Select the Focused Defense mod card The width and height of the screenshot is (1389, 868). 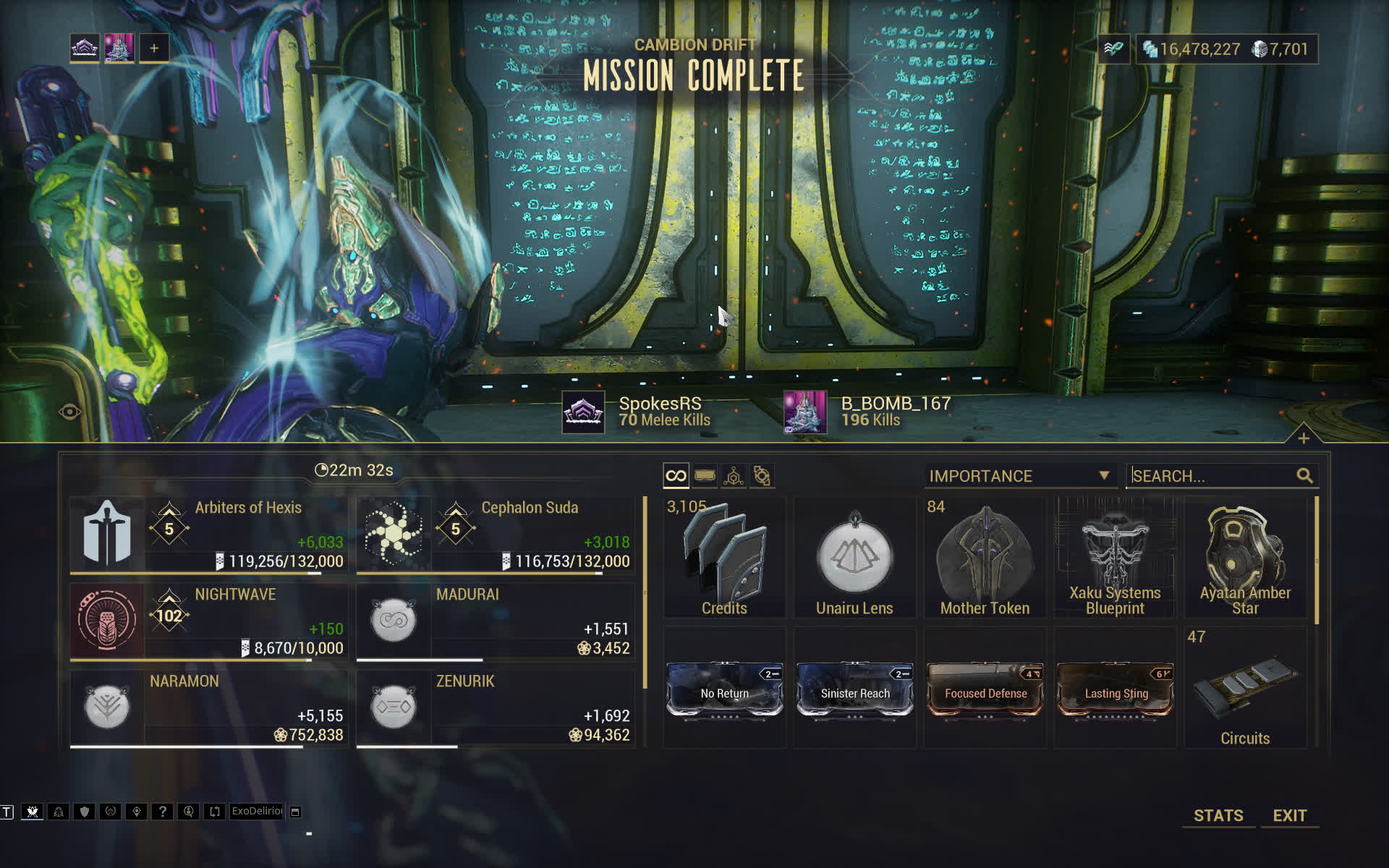pos(985,691)
